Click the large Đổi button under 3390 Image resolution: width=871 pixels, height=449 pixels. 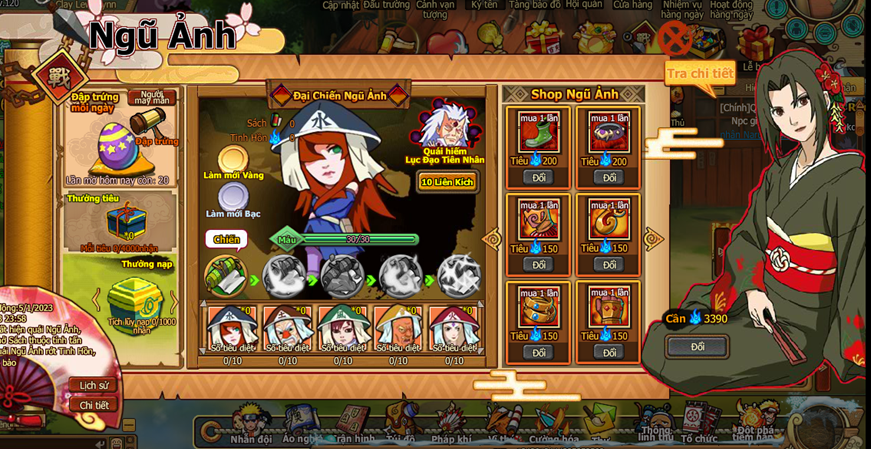pyautogui.click(x=697, y=347)
